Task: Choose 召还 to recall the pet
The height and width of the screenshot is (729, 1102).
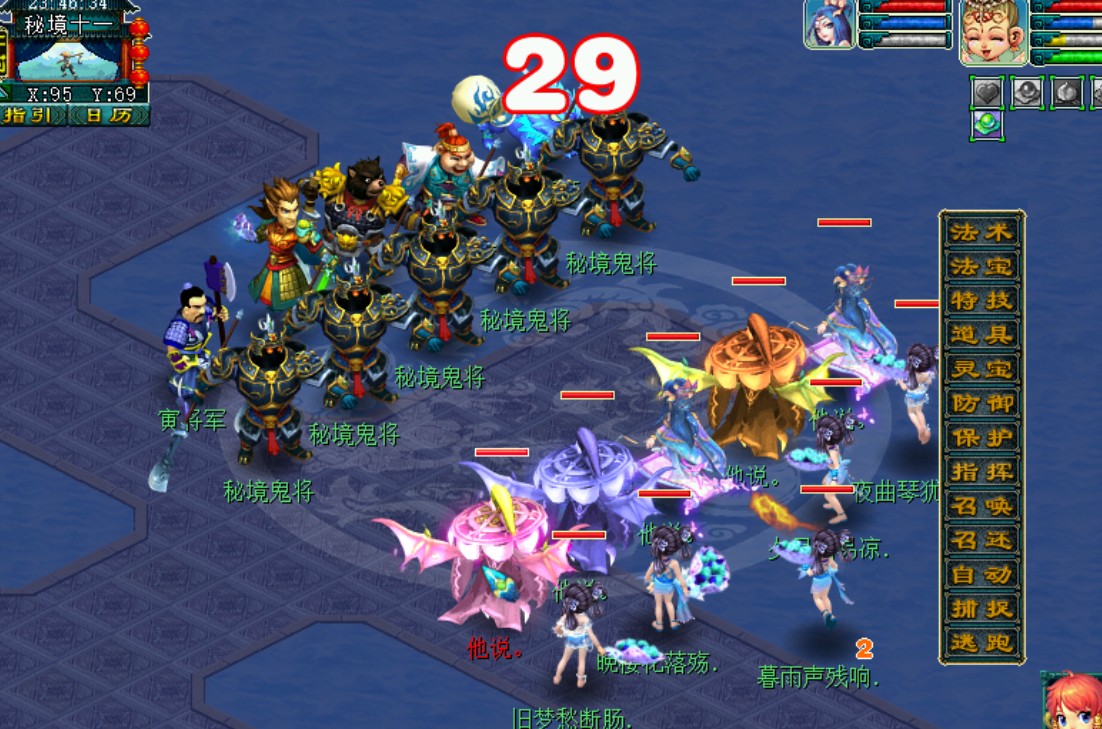Action: click(x=981, y=540)
